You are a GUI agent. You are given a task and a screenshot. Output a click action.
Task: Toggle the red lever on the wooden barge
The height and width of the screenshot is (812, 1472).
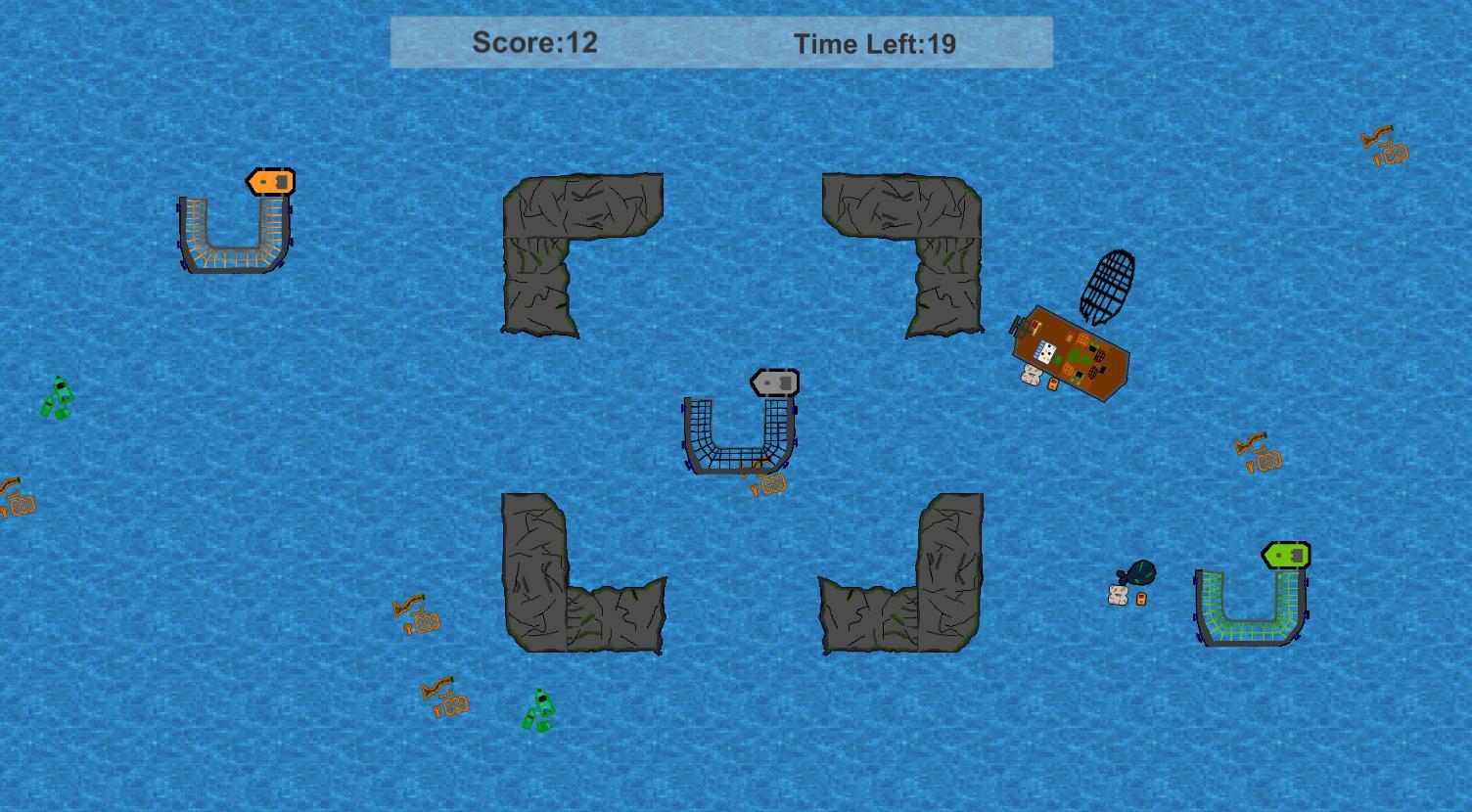(x=1035, y=323)
